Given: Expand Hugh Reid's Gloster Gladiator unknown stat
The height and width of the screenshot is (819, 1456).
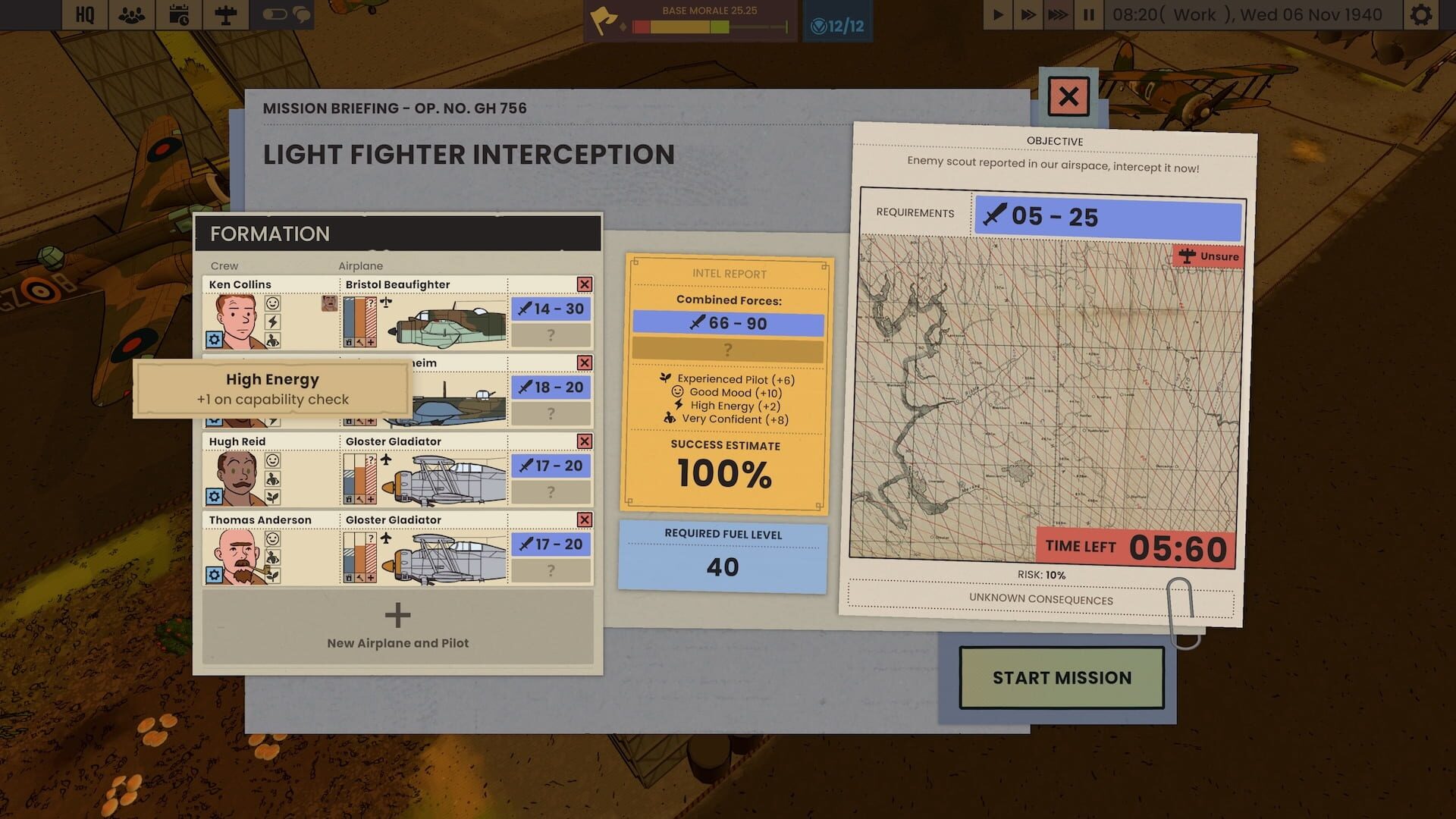Looking at the screenshot, I should point(551,493).
